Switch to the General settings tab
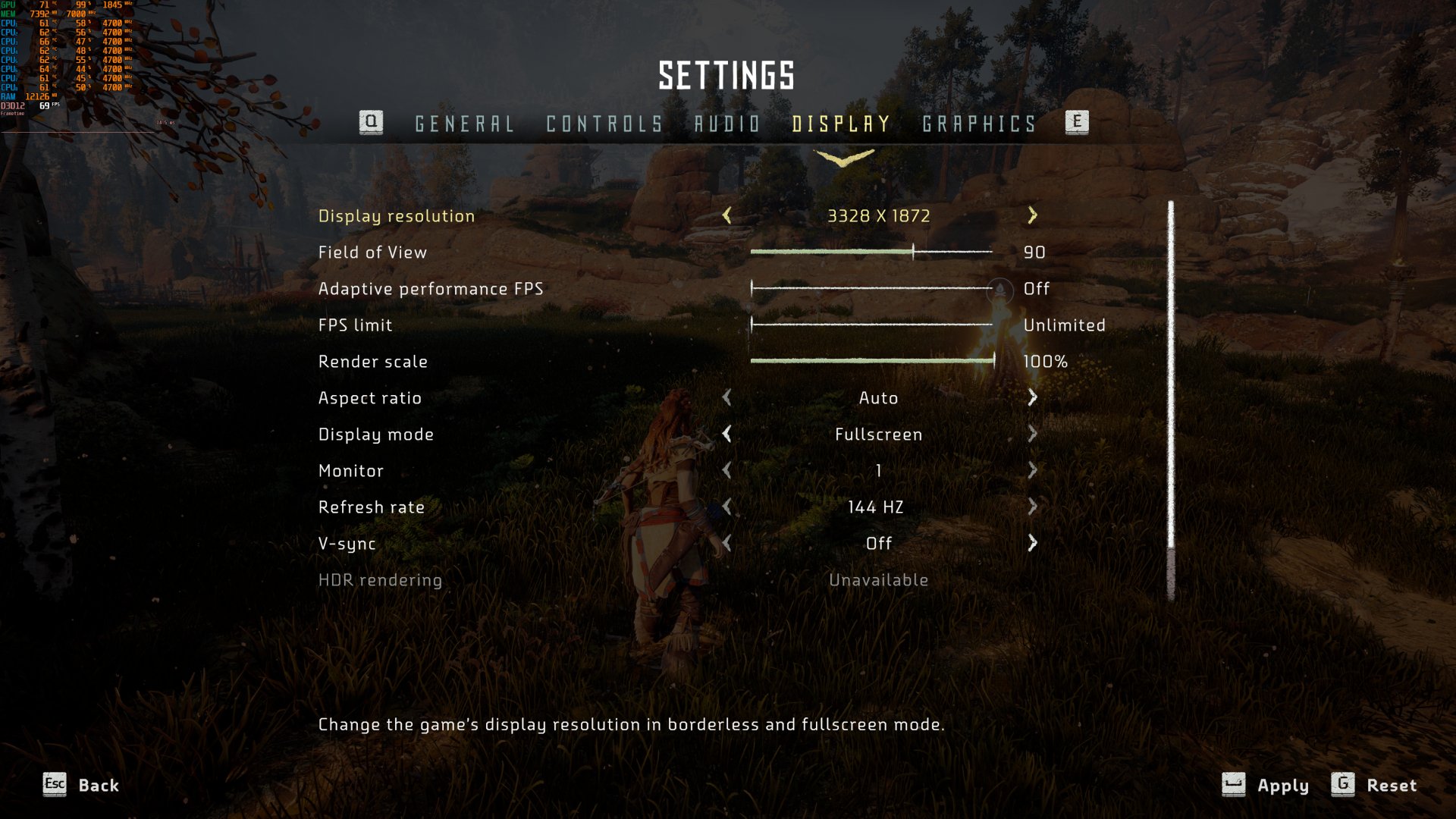The height and width of the screenshot is (819, 1456). (463, 124)
